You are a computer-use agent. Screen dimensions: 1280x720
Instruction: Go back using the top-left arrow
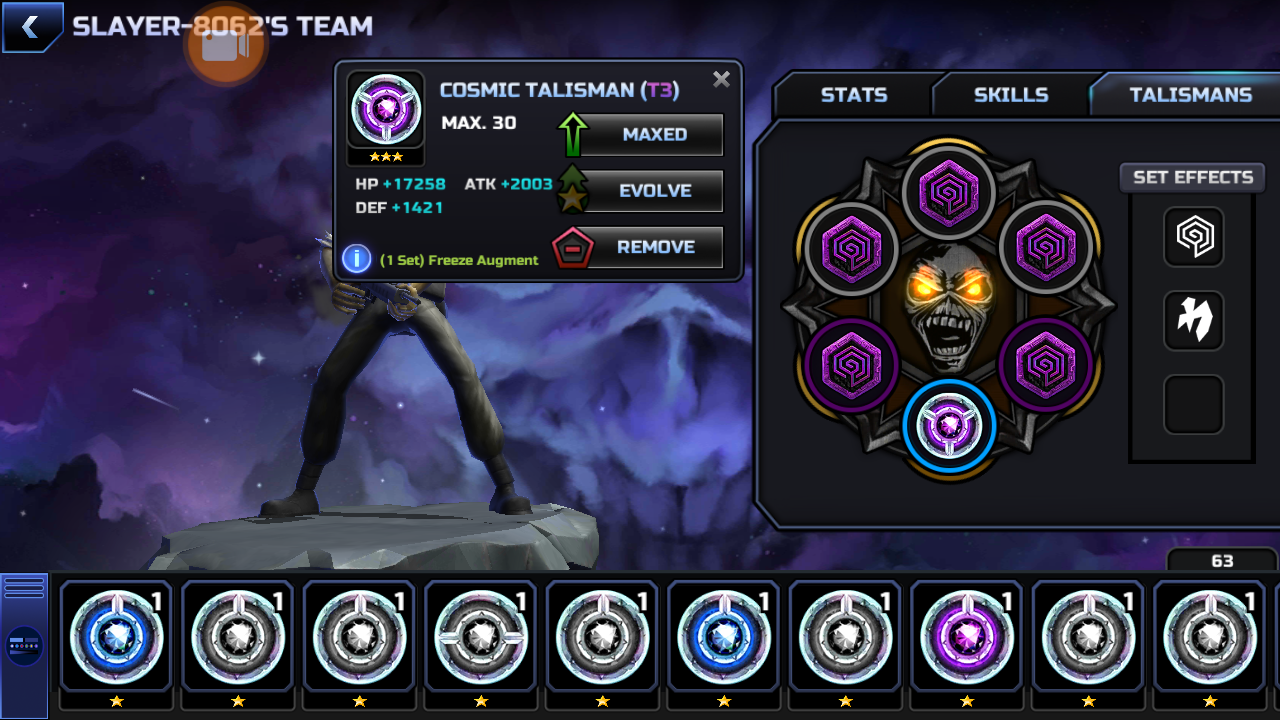point(31,28)
